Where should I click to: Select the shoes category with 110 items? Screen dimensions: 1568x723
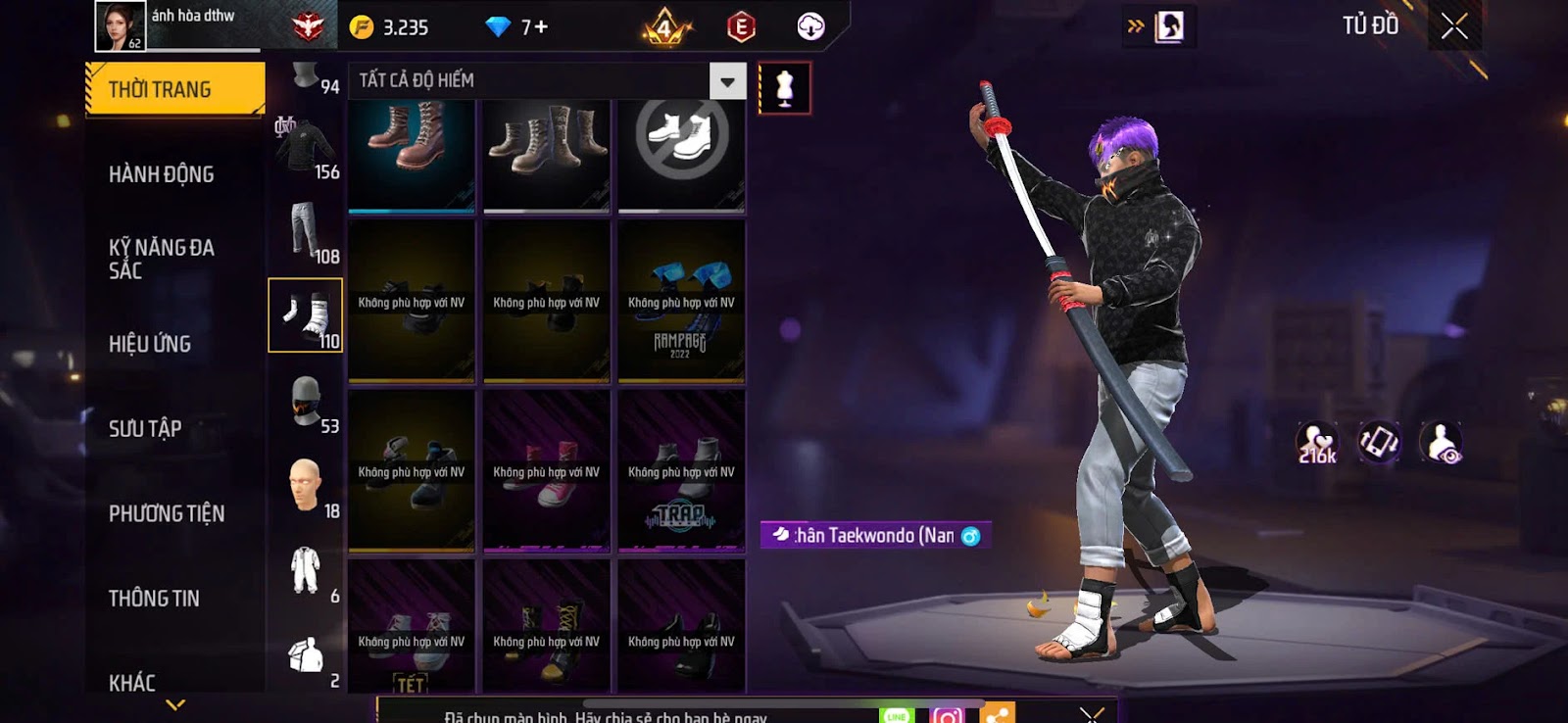point(305,314)
